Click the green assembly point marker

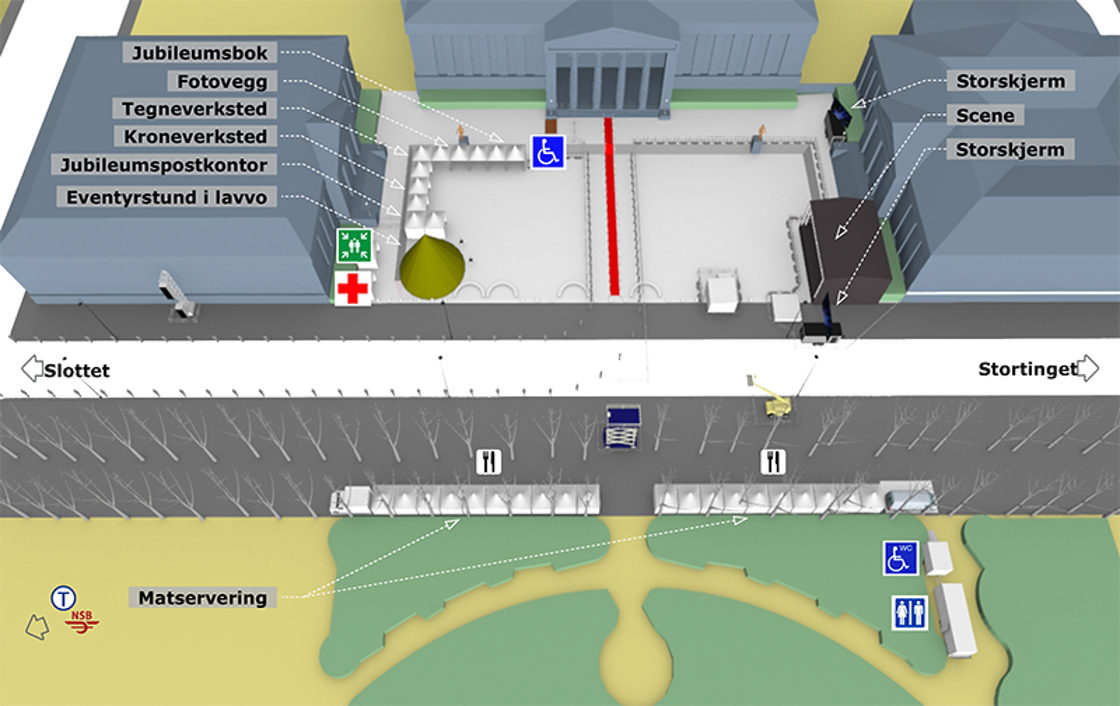(x=354, y=244)
